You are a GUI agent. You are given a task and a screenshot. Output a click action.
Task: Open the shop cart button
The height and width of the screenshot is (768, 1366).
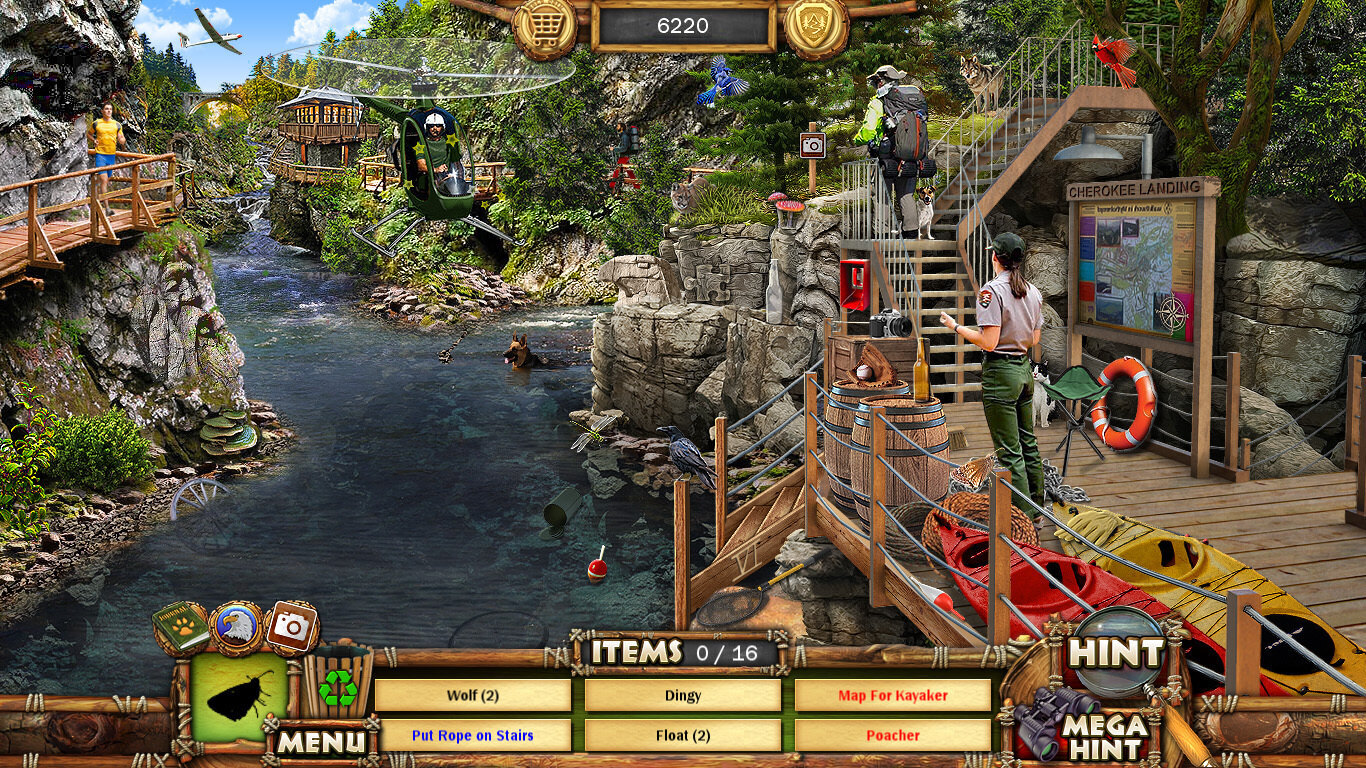(x=545, y=27)
